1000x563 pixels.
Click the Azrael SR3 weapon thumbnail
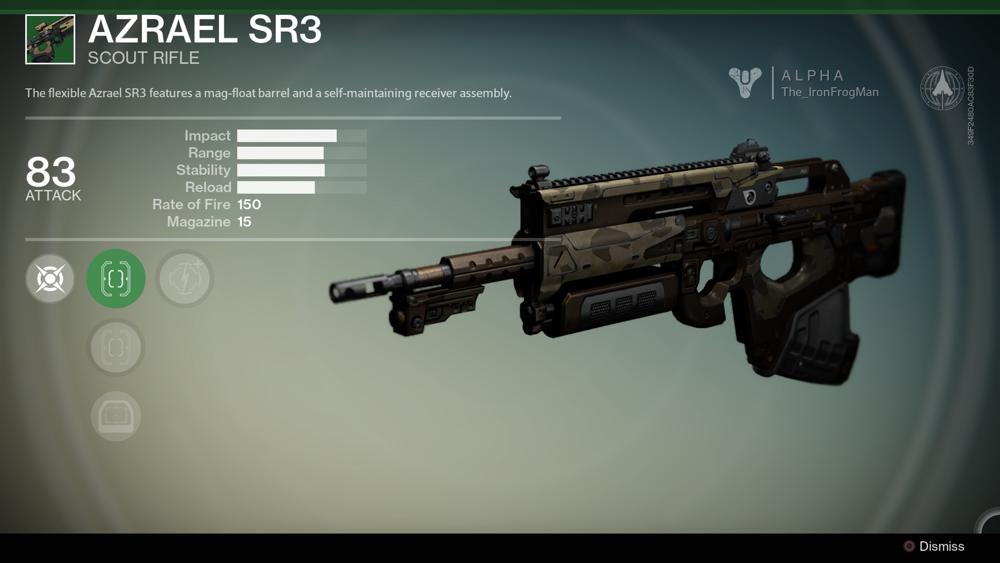pyautogui.click(x=50, y=39)
